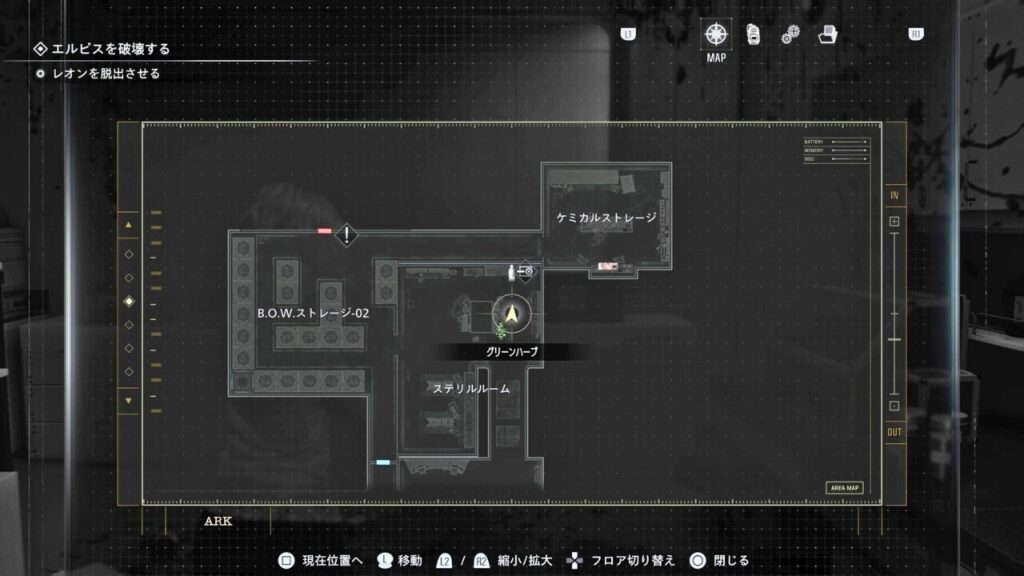This screenshot has height=576, width=1024.
Task: Open the AREA MAP view
Action: [x=844, y=488]
